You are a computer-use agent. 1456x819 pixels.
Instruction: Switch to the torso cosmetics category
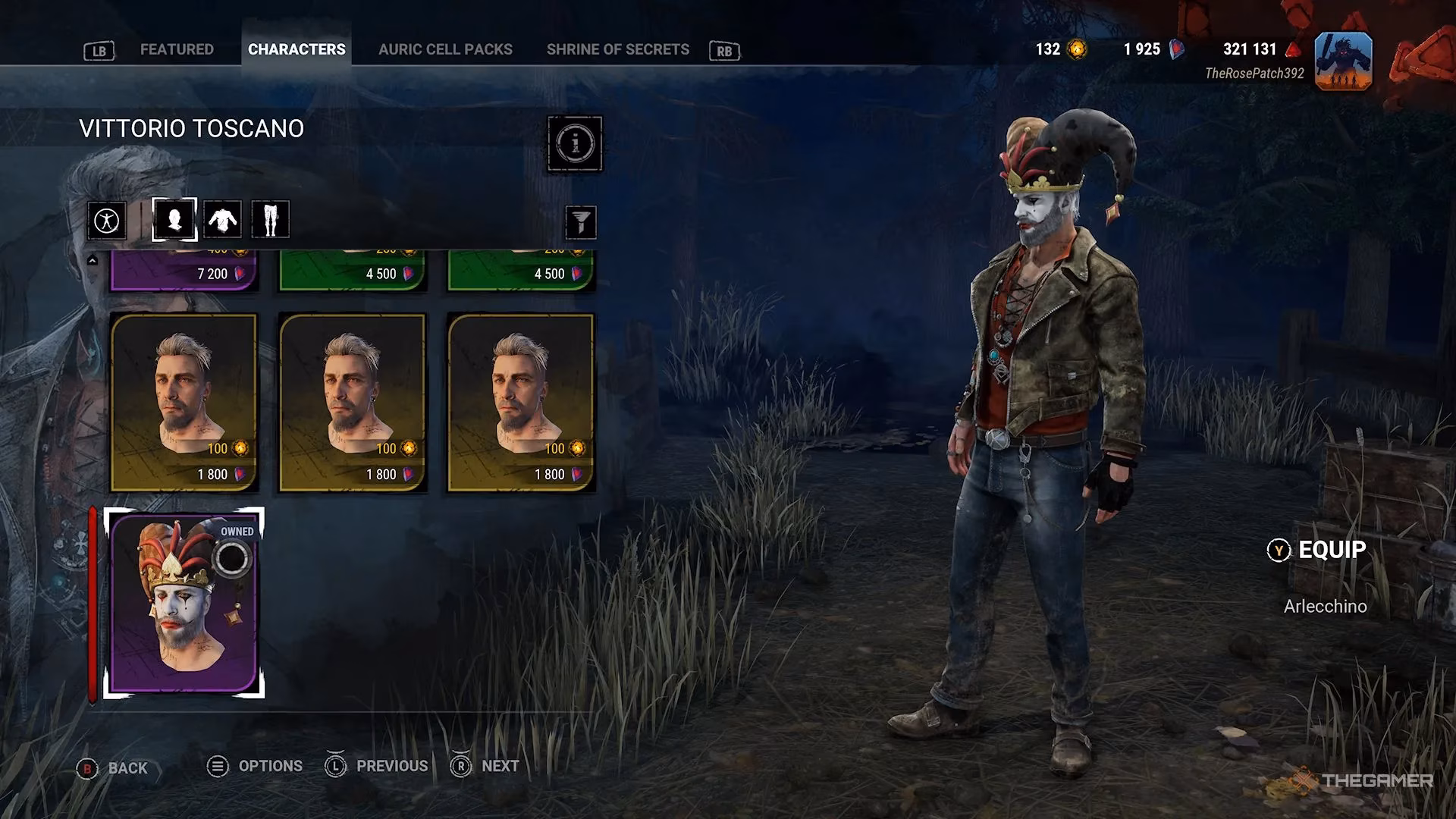pos(222,220)
